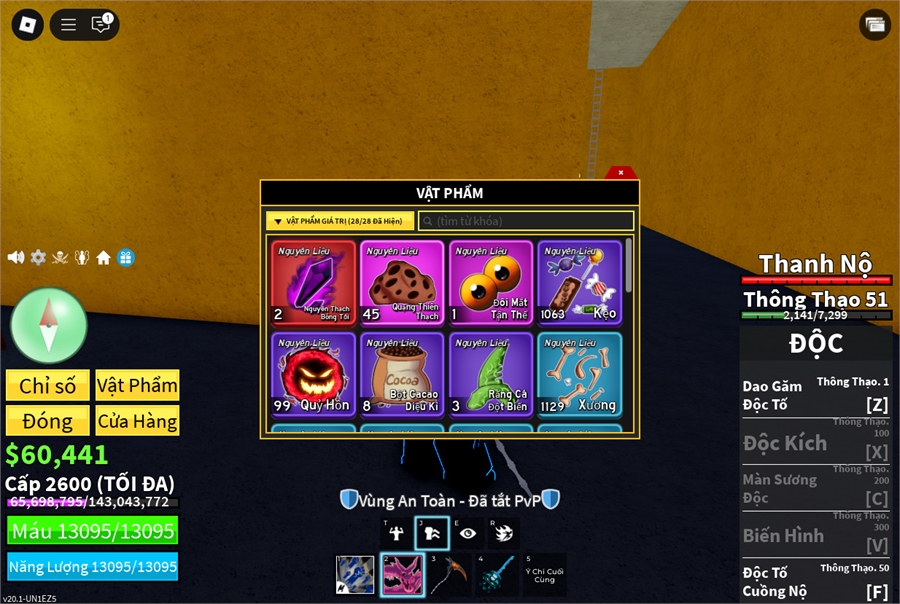This screenshot has width=900, height=604.
Task: Select the Nguyên Thạch Bóng Tối item
Action: coord(313,284)
